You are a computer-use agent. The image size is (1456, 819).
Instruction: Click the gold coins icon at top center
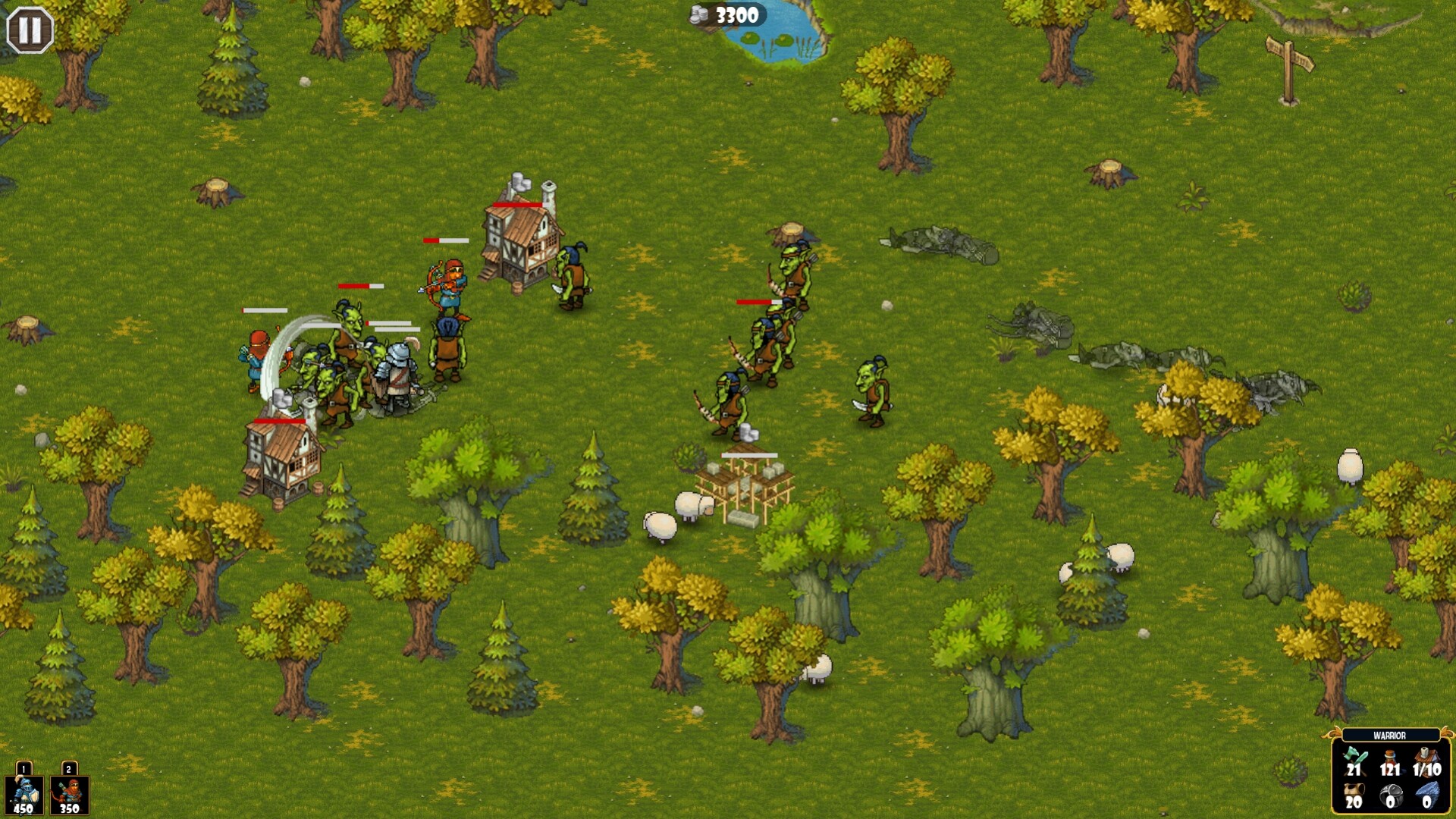tap(699, 12)
